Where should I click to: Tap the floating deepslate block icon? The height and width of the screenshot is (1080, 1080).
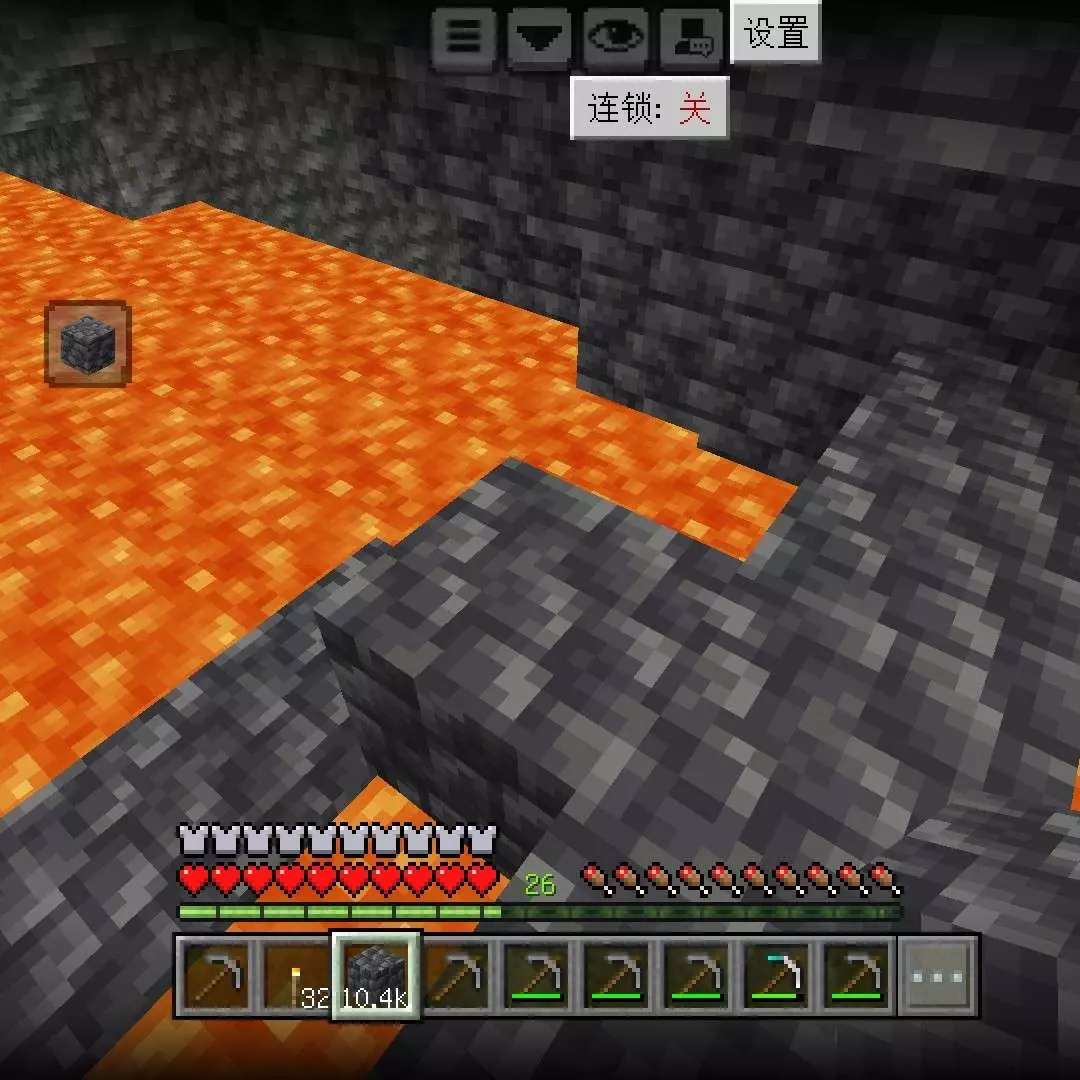point(88,344)
